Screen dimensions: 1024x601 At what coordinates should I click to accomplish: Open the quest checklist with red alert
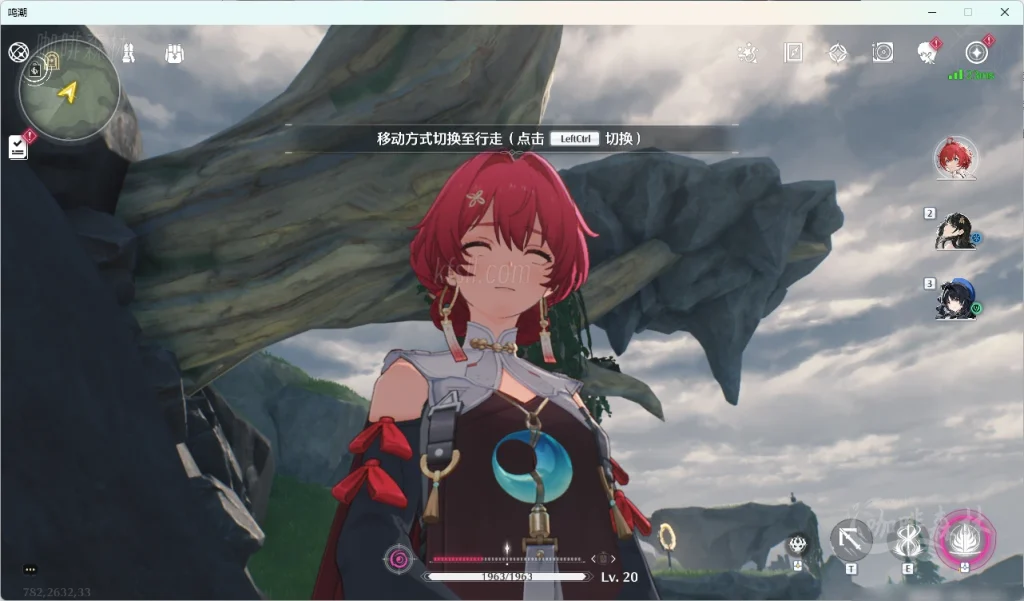18,147
